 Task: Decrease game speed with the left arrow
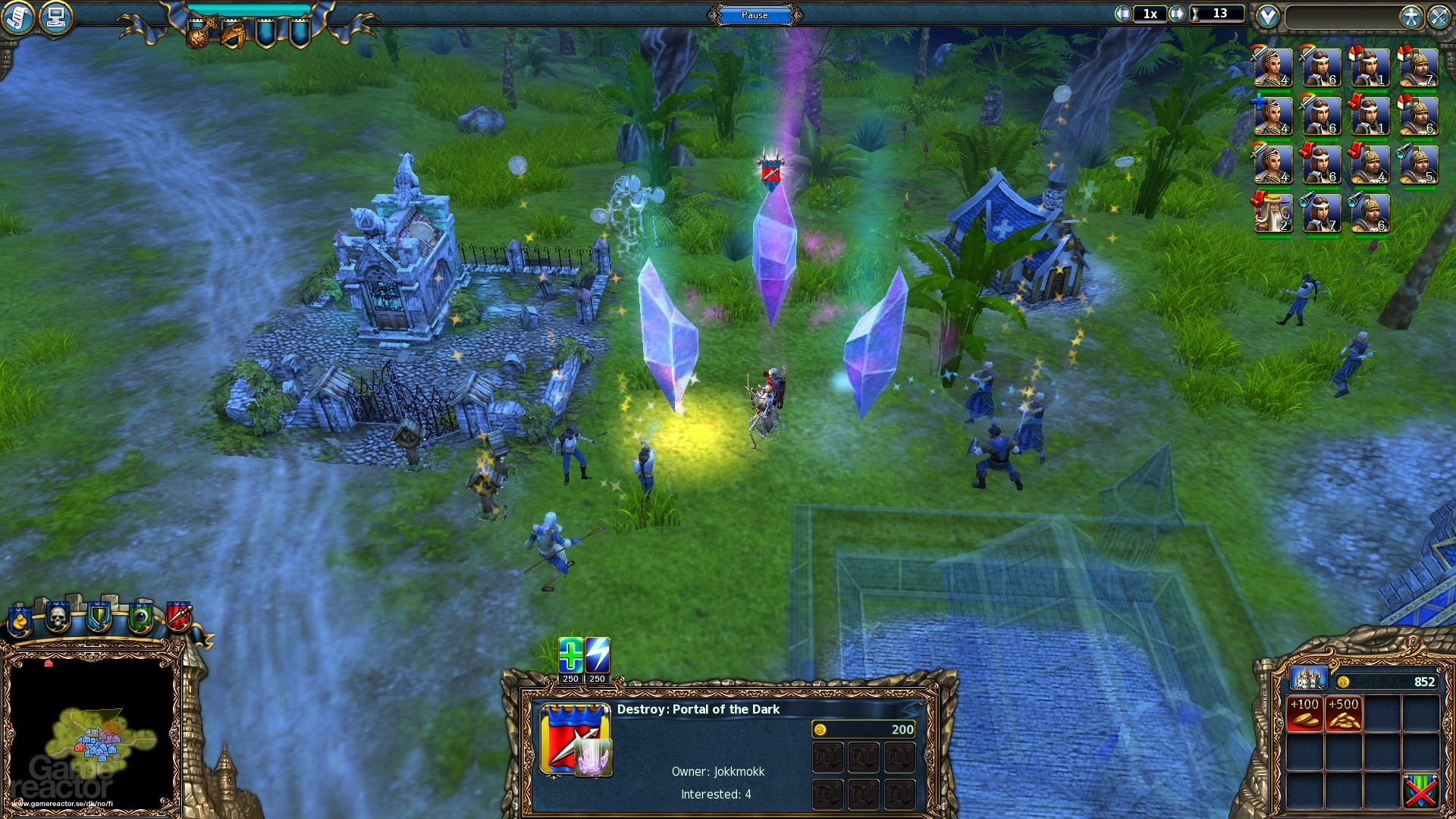click(1122, 14)
